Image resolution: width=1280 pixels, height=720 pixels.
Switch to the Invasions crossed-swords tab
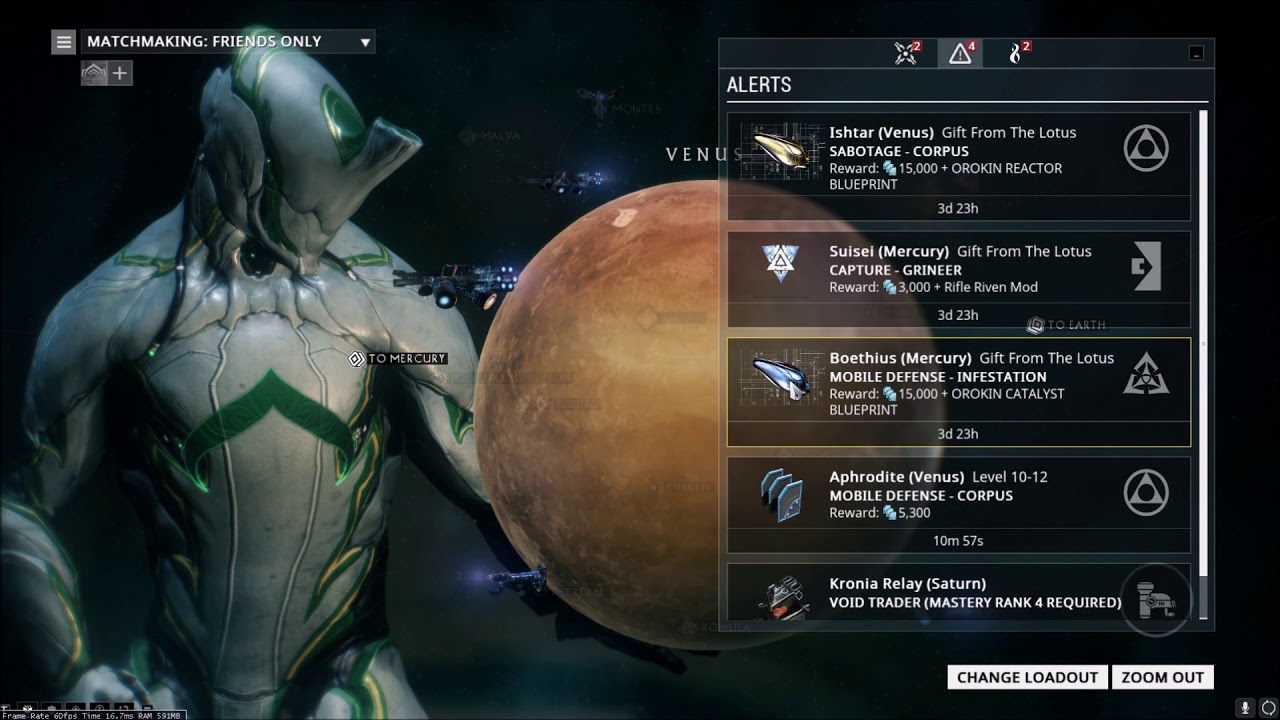906,54
